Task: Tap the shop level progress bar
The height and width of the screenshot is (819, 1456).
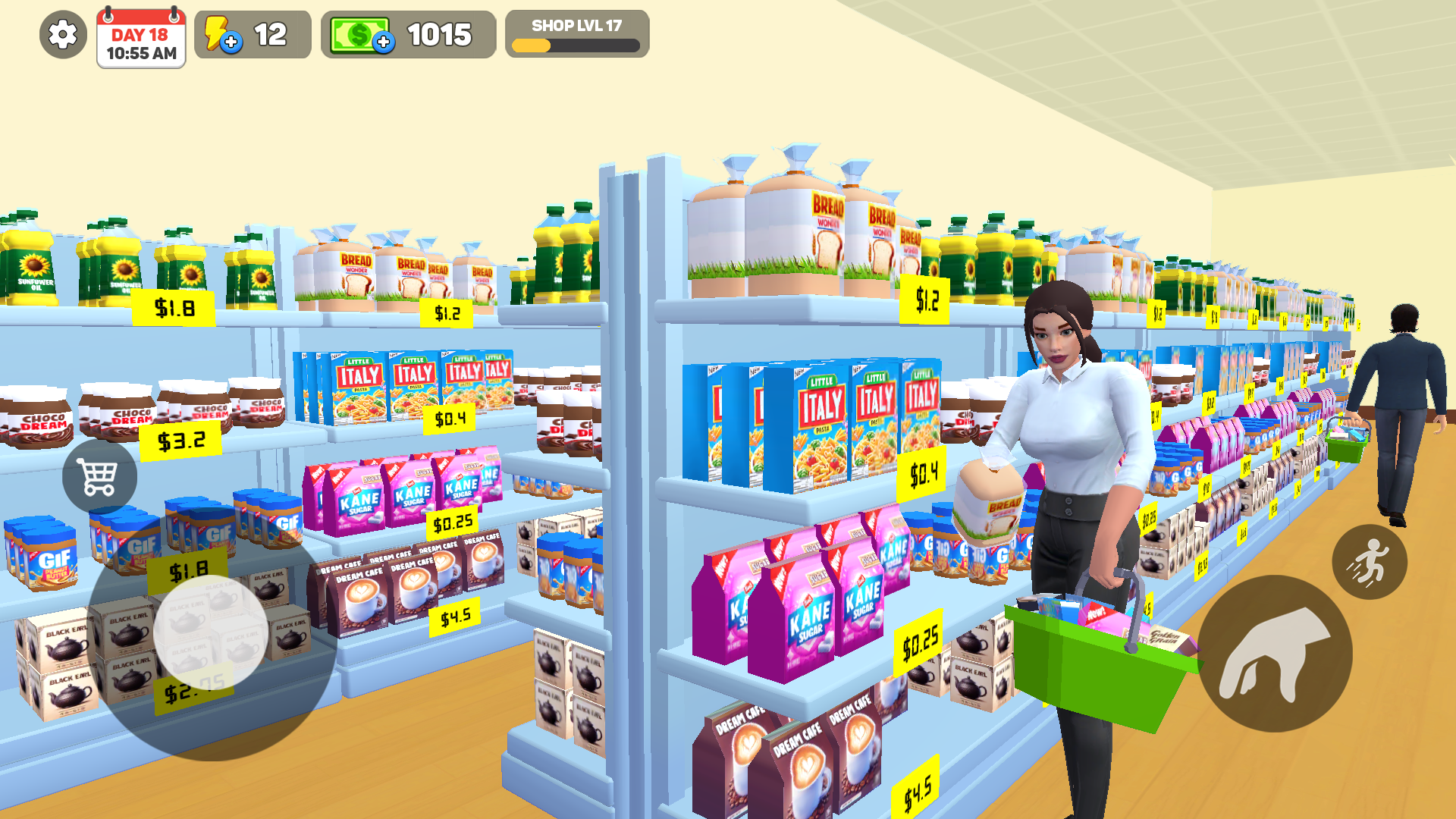Action: coord(576,46)
